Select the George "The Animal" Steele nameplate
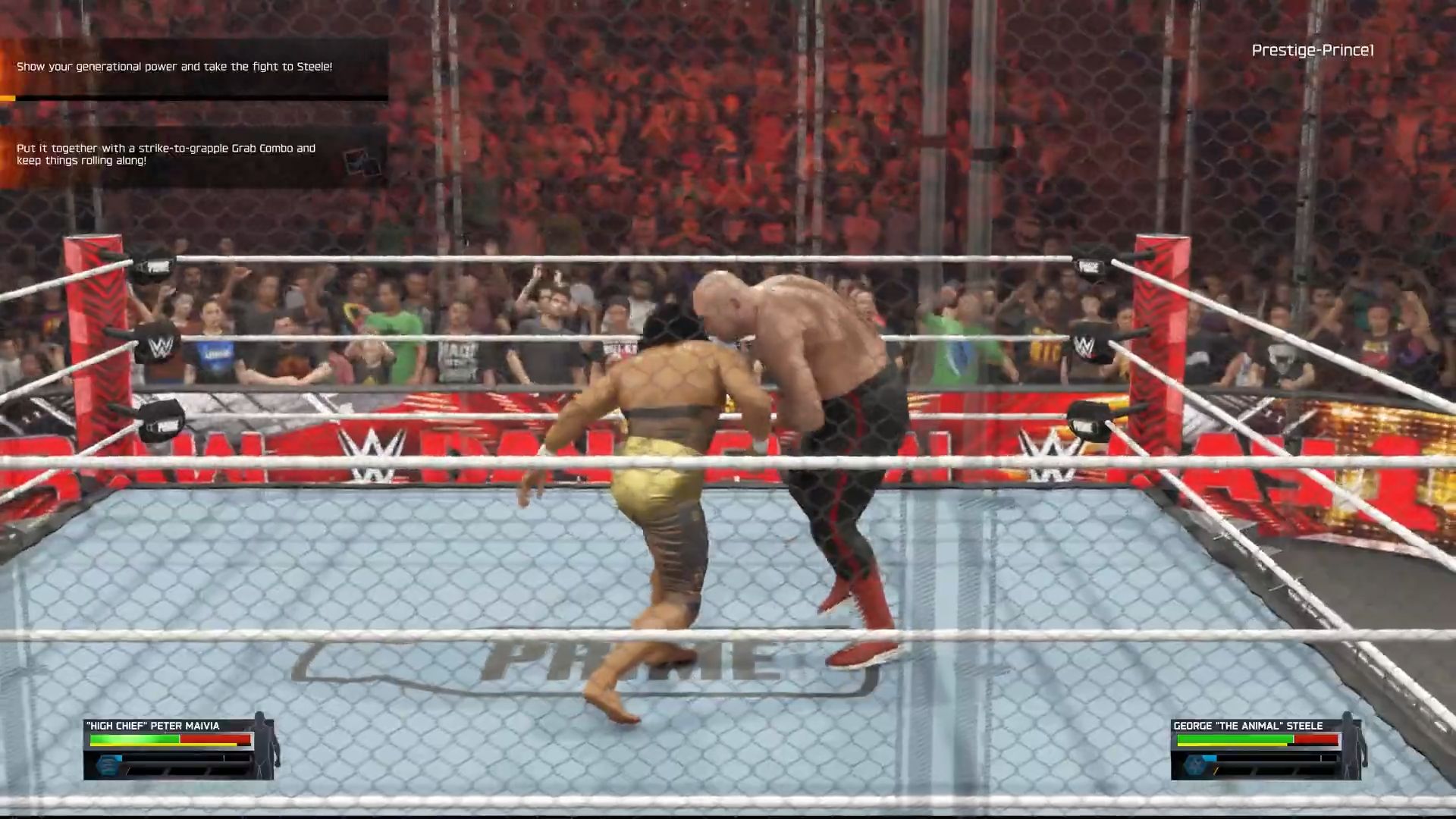Viewport: 1456px width, 819px height. click(1247, 726)
